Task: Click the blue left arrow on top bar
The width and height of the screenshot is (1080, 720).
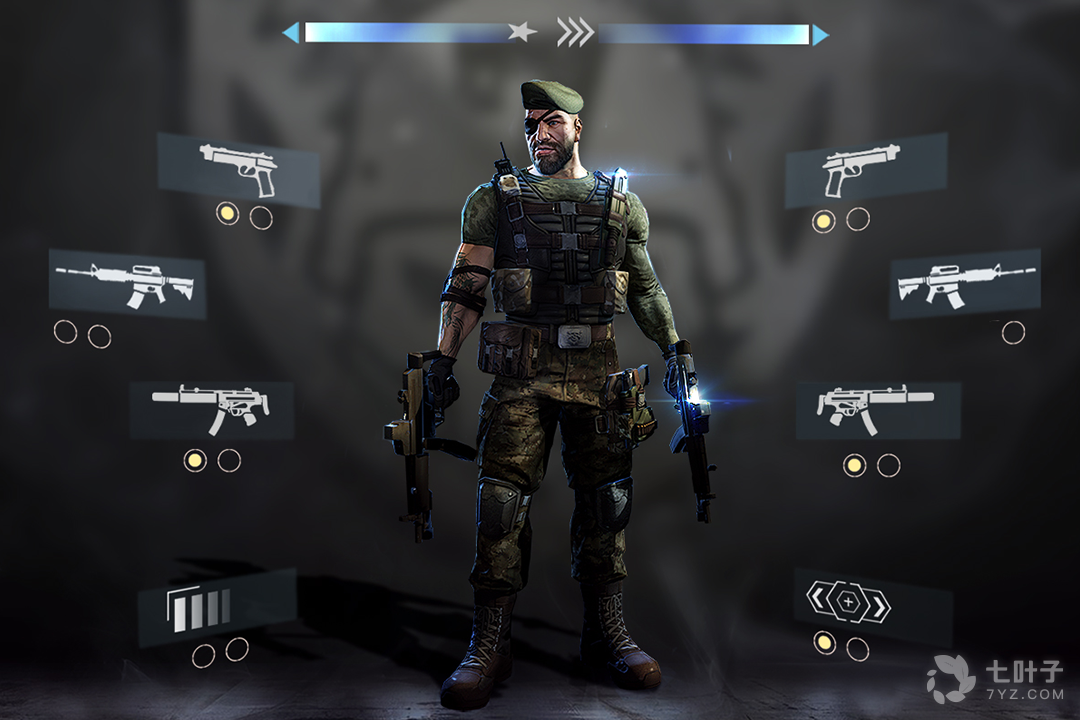Action: (291, 34)
